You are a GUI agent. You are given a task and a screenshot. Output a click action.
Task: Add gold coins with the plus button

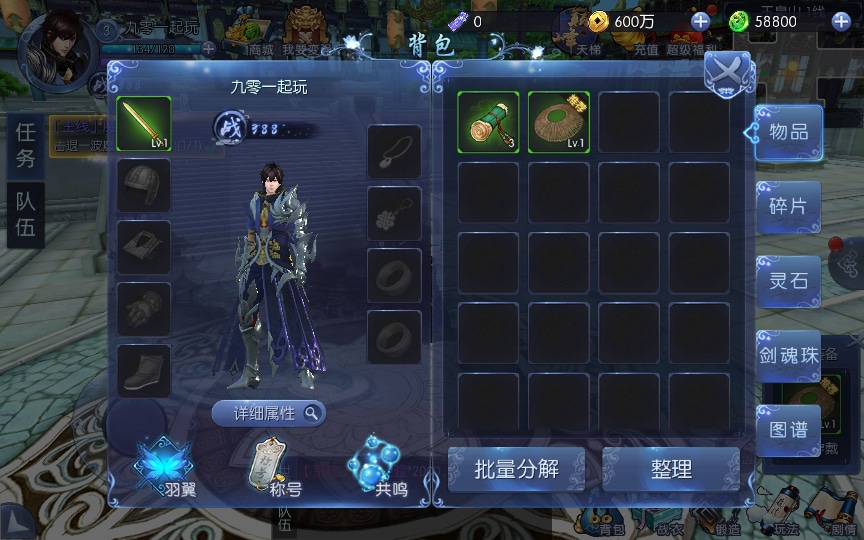coord(700,21)
